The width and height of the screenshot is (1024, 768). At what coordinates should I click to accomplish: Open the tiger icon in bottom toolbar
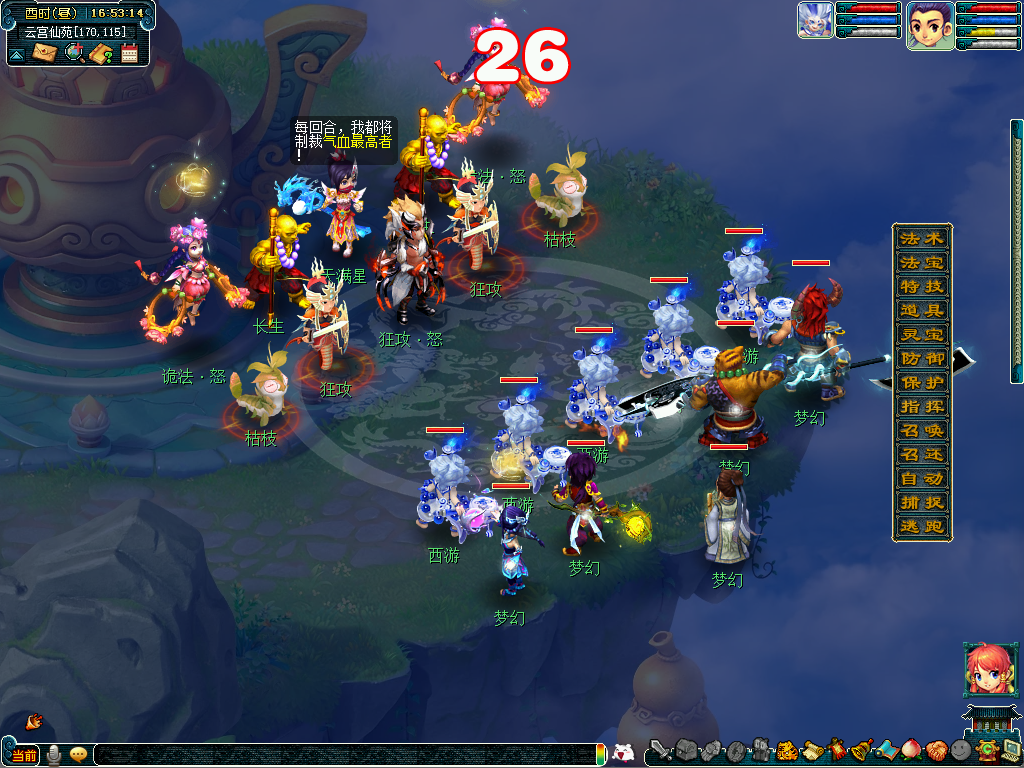pos(787,750)
